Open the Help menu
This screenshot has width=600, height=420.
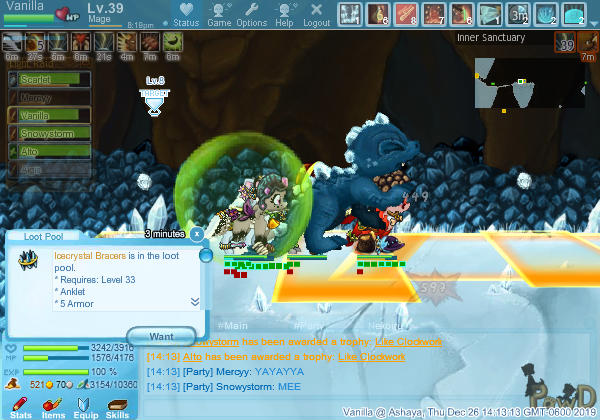click(284, 14)
